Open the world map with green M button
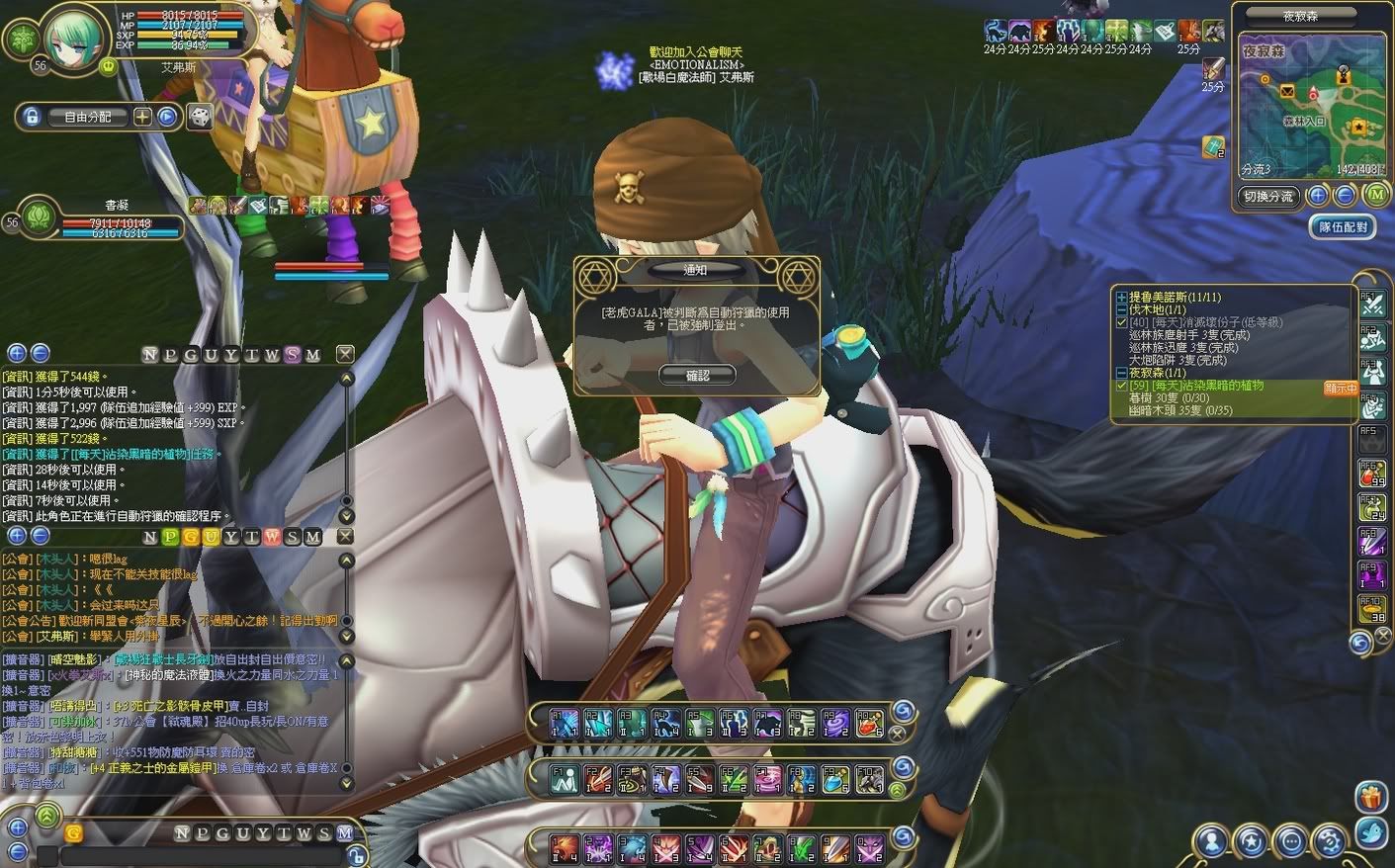This screenshot has height=868, width=1395. 1375,196
